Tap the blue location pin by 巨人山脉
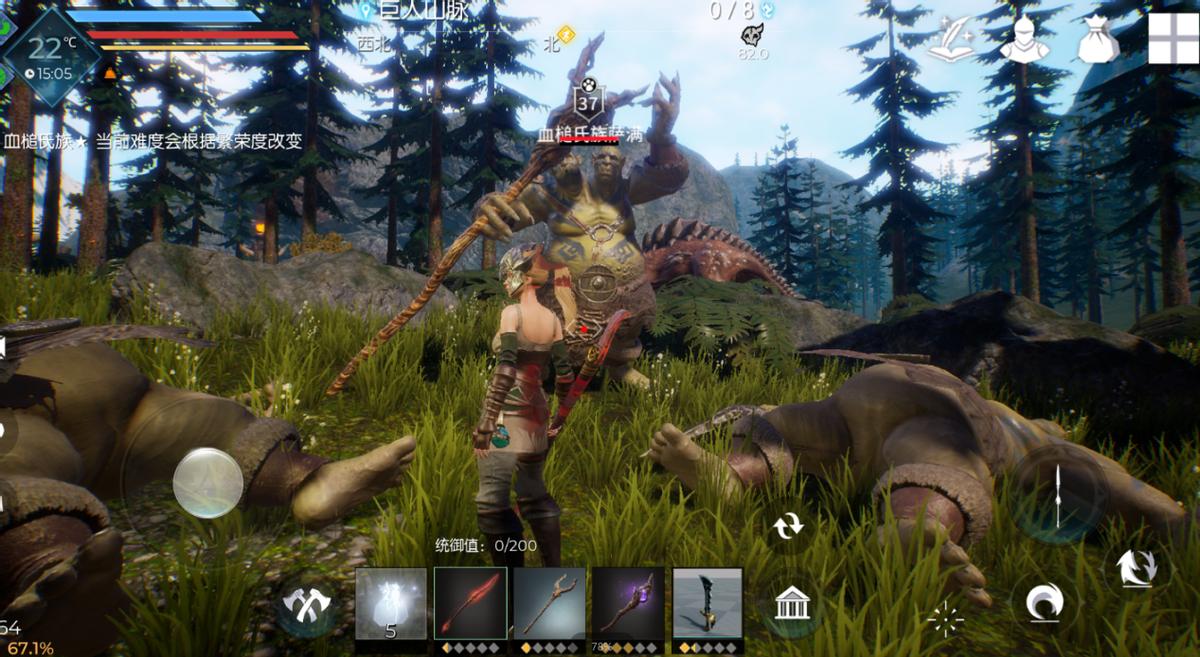1200x657 pixels. tap(366, 11)
